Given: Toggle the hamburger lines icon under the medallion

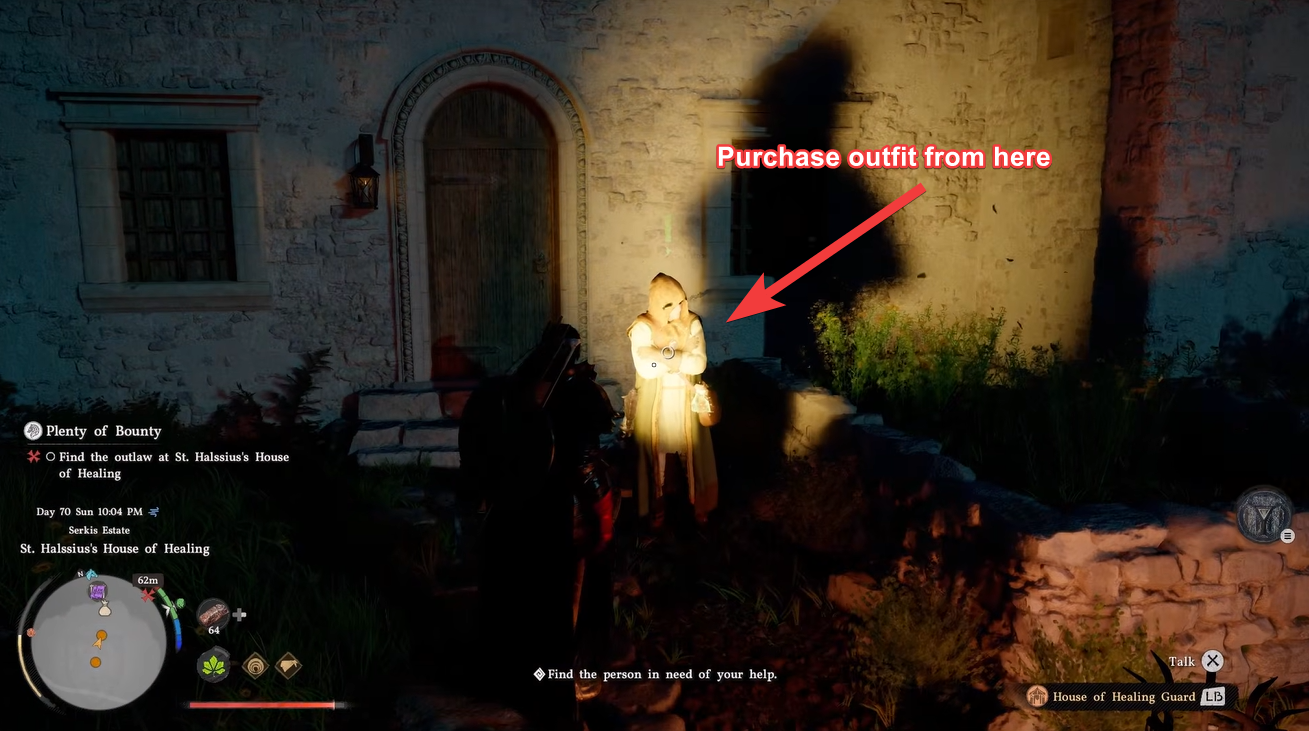Looking at the screenshot, I should [1288, 535].
